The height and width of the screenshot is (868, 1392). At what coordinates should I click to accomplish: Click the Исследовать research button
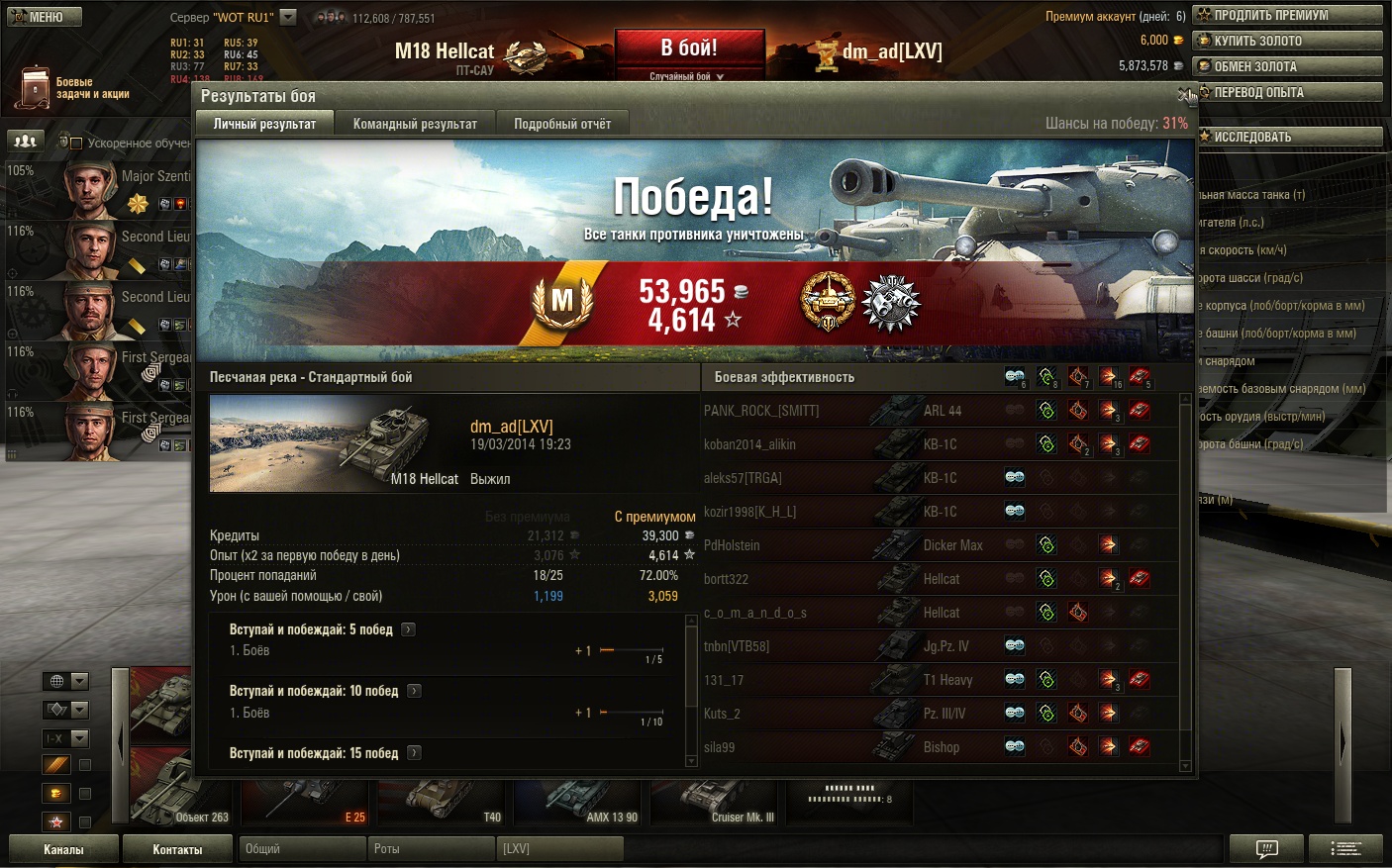1287,137
